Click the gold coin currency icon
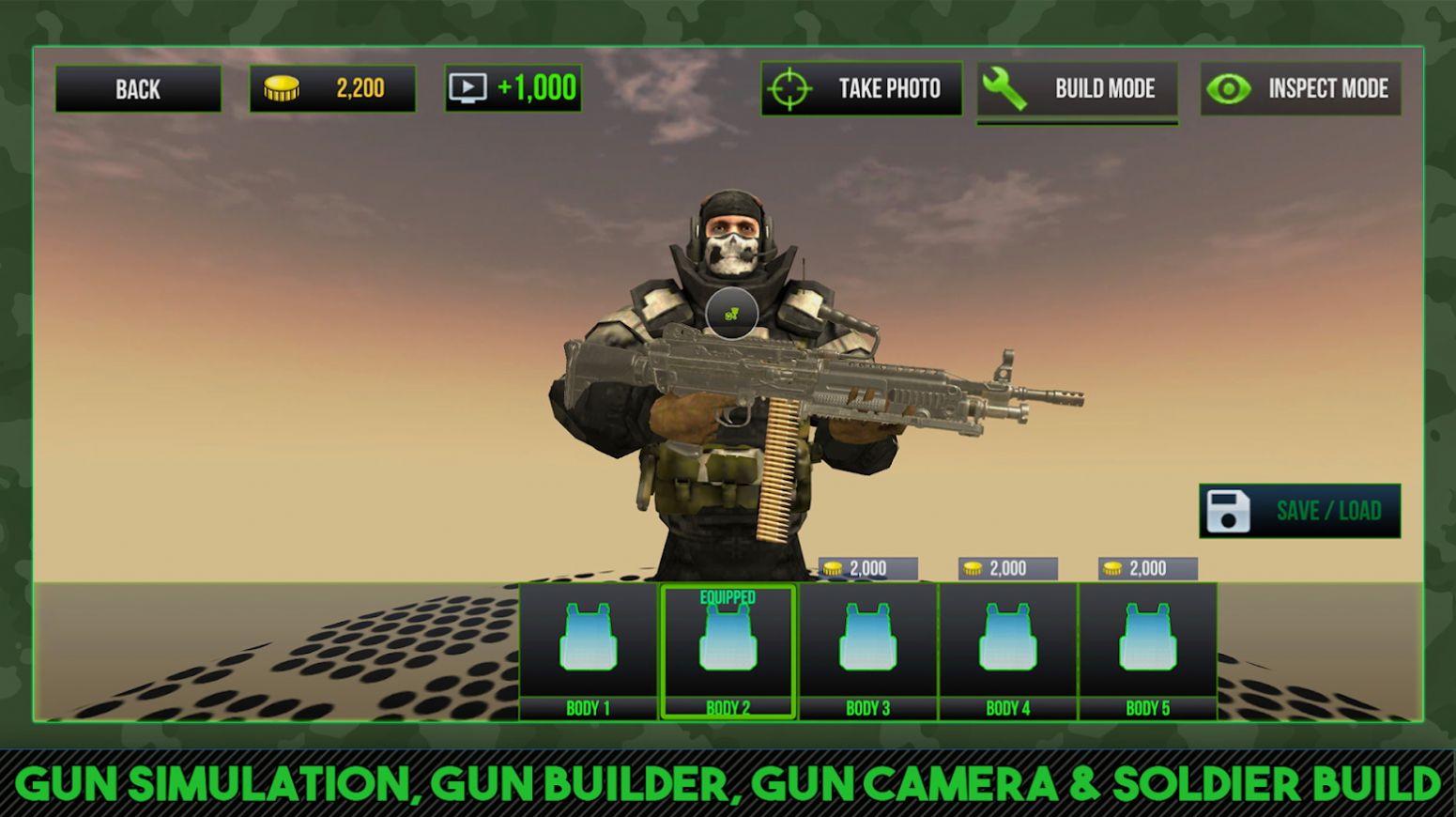 point(283,87)
